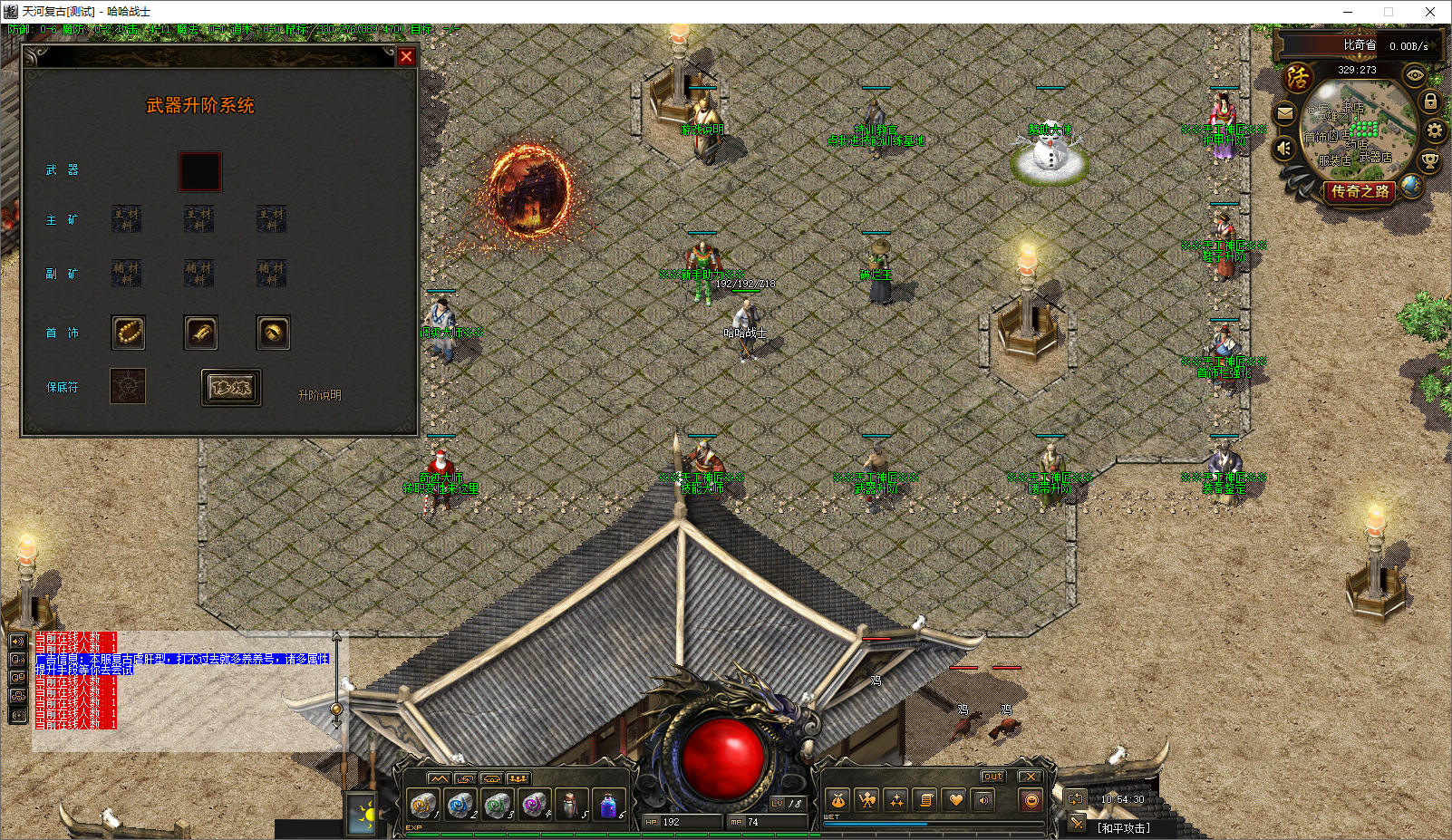1452x840 pixels.
Task: Use the orange swirl scroll in hotbar slot 1
Action: pos(422,804)
